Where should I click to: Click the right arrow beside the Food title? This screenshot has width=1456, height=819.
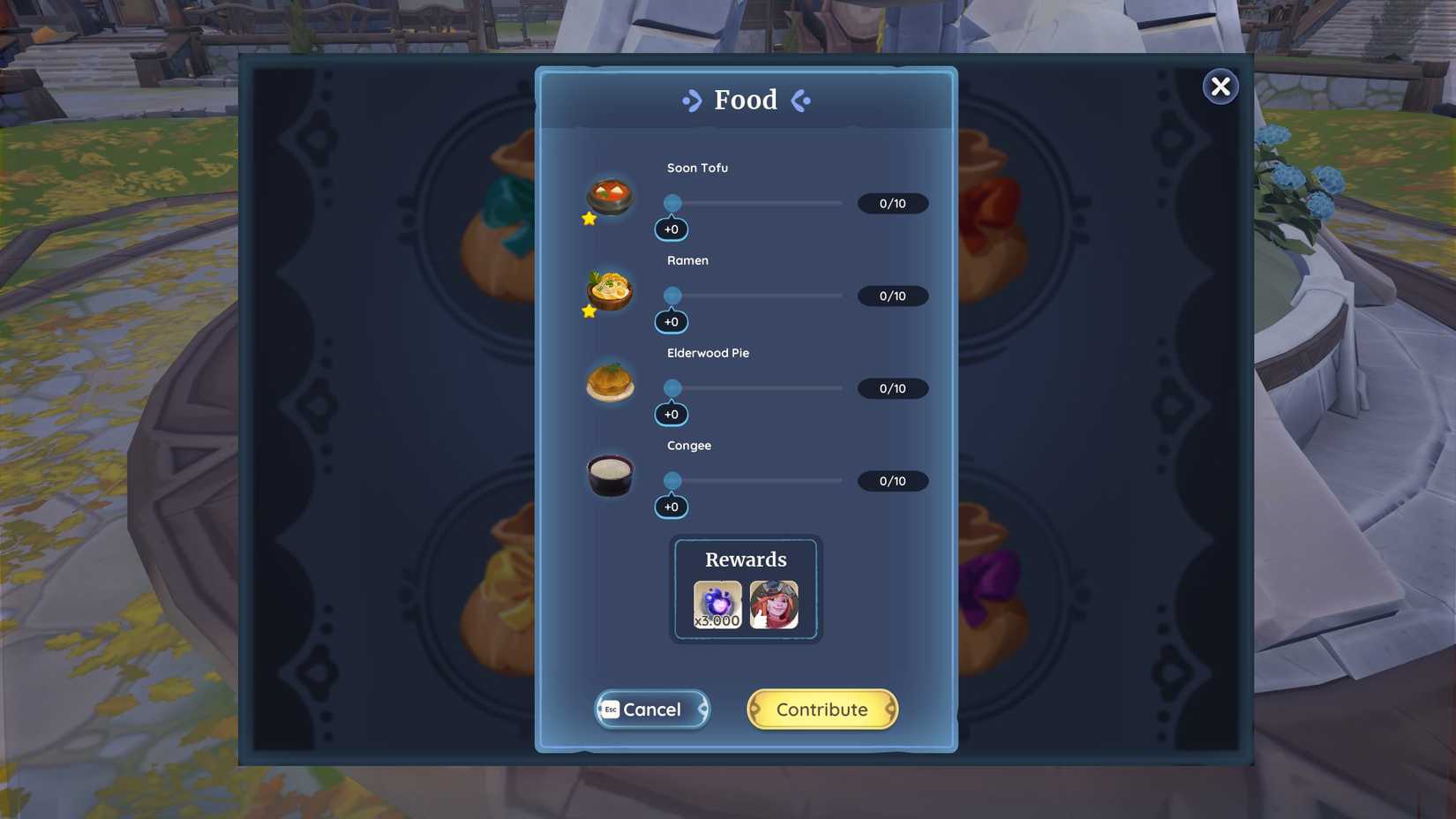click(800, 101)
